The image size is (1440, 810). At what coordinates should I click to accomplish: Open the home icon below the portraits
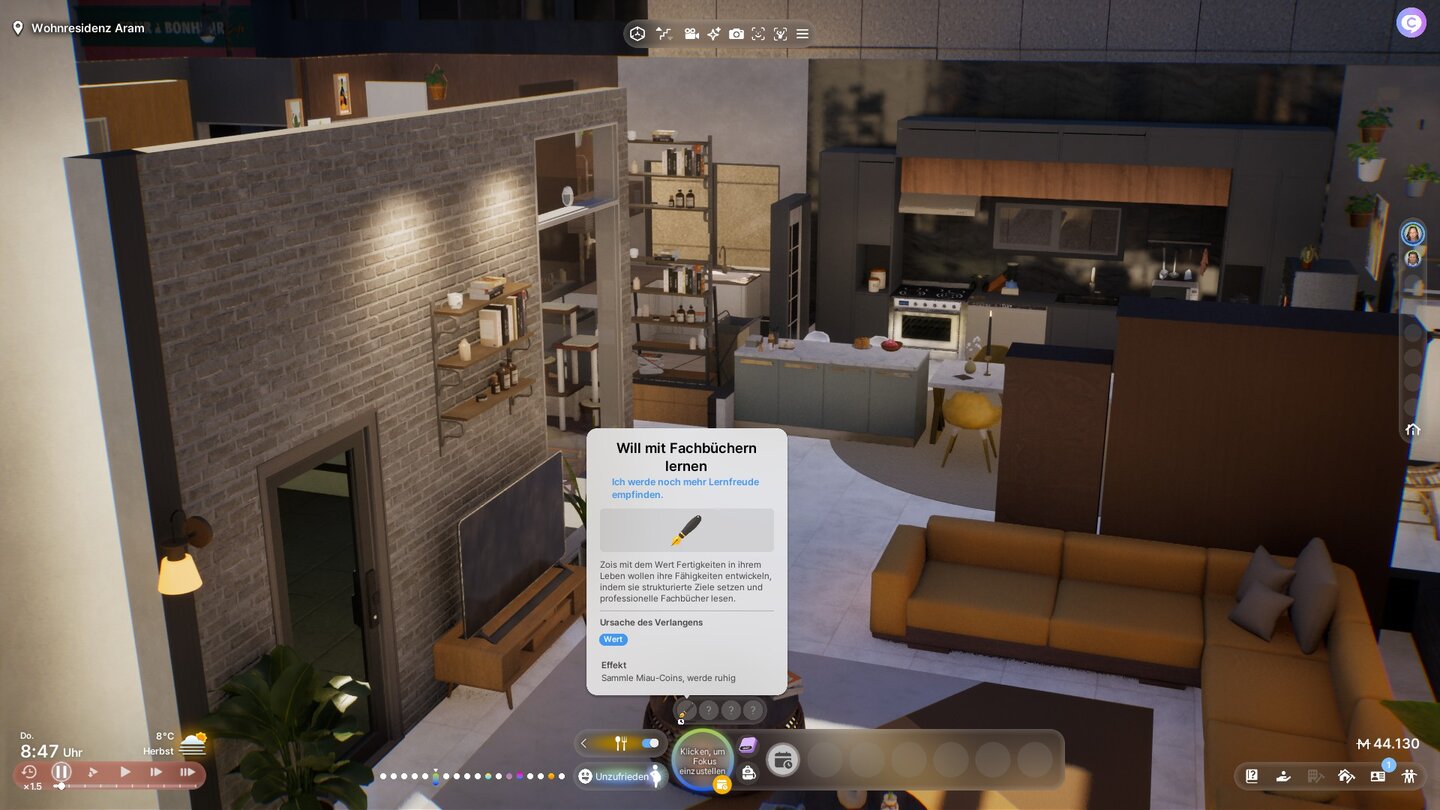1412,430
